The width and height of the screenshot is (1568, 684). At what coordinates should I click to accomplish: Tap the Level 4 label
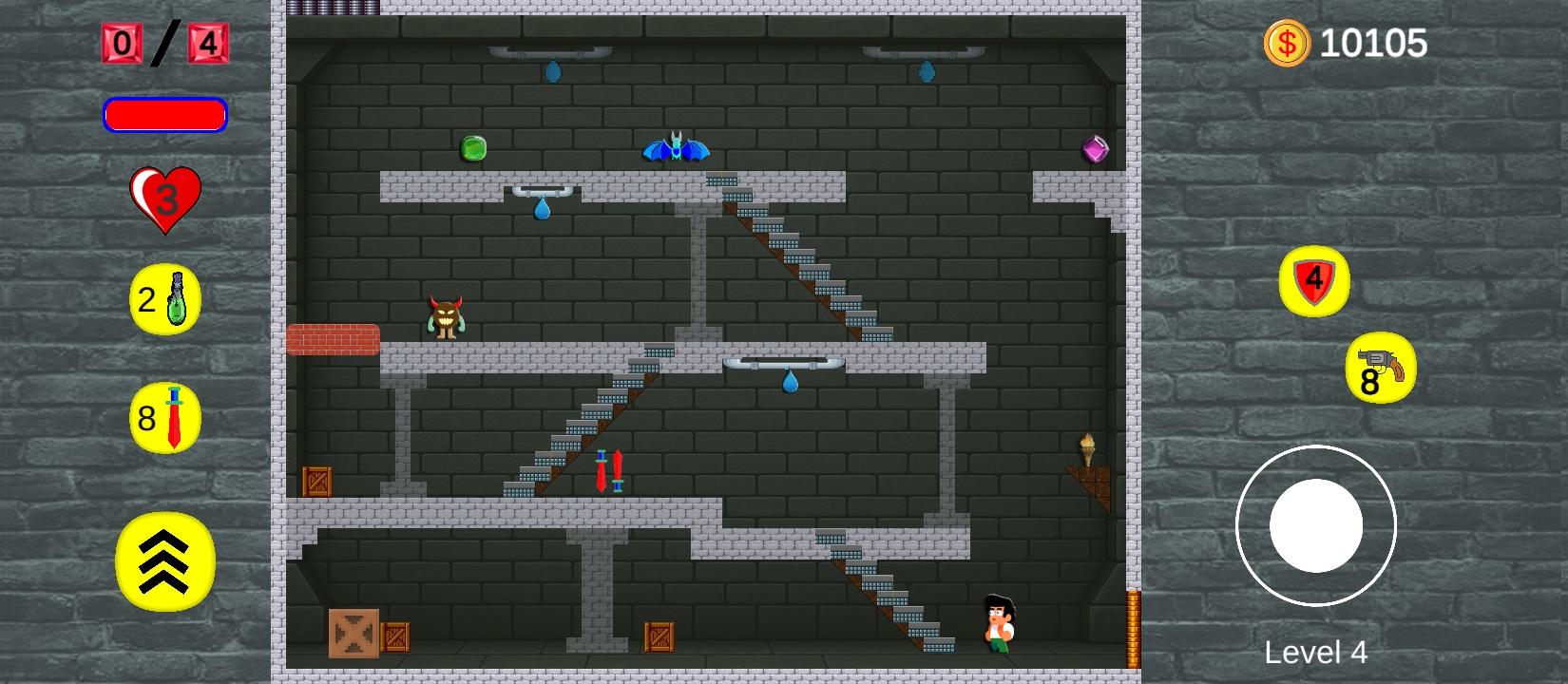[1315, 650]
